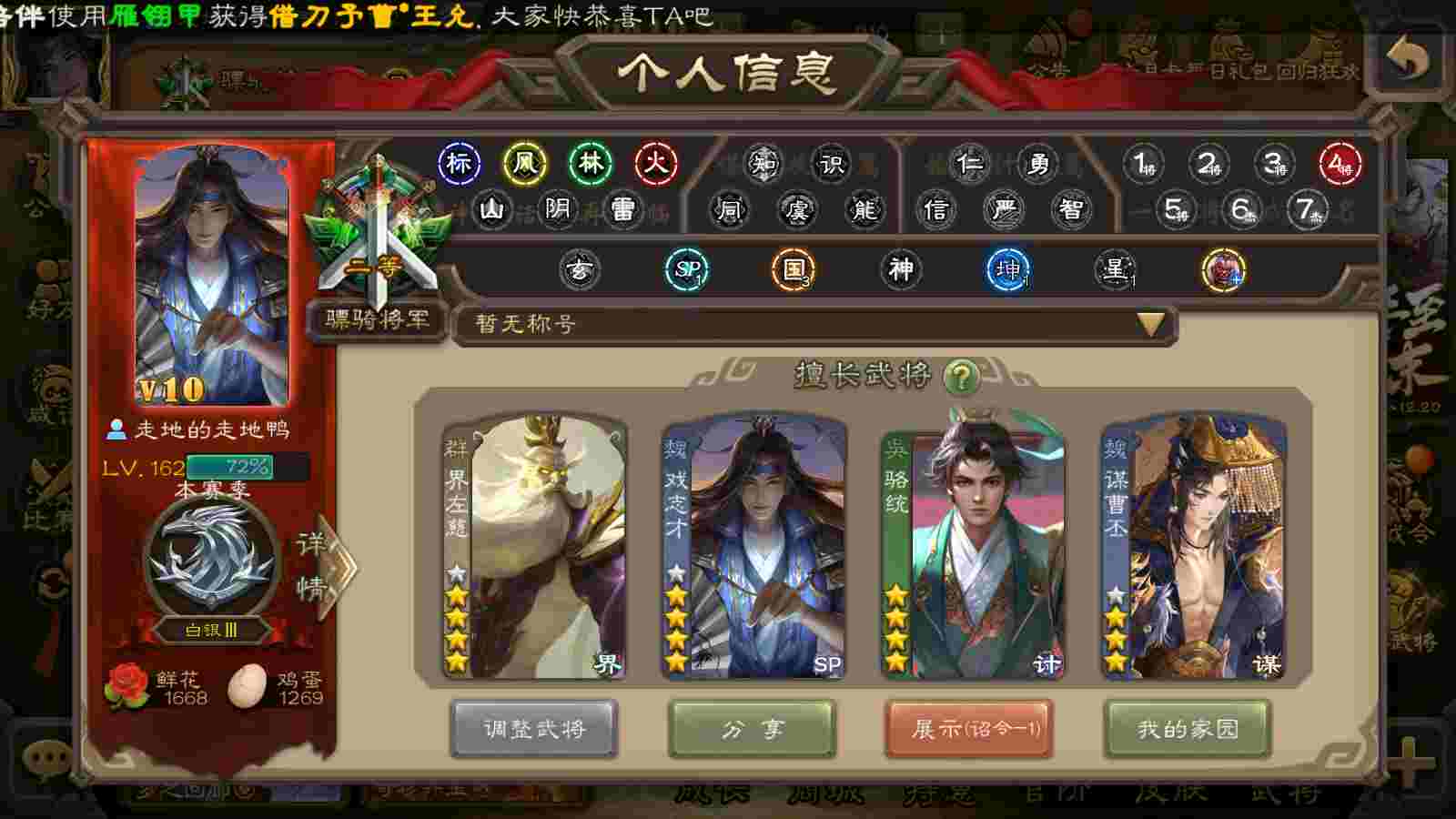Open 我的家园 home page
The width and height of the screenshot is (1456, 819).
[x=1187, y=728]
